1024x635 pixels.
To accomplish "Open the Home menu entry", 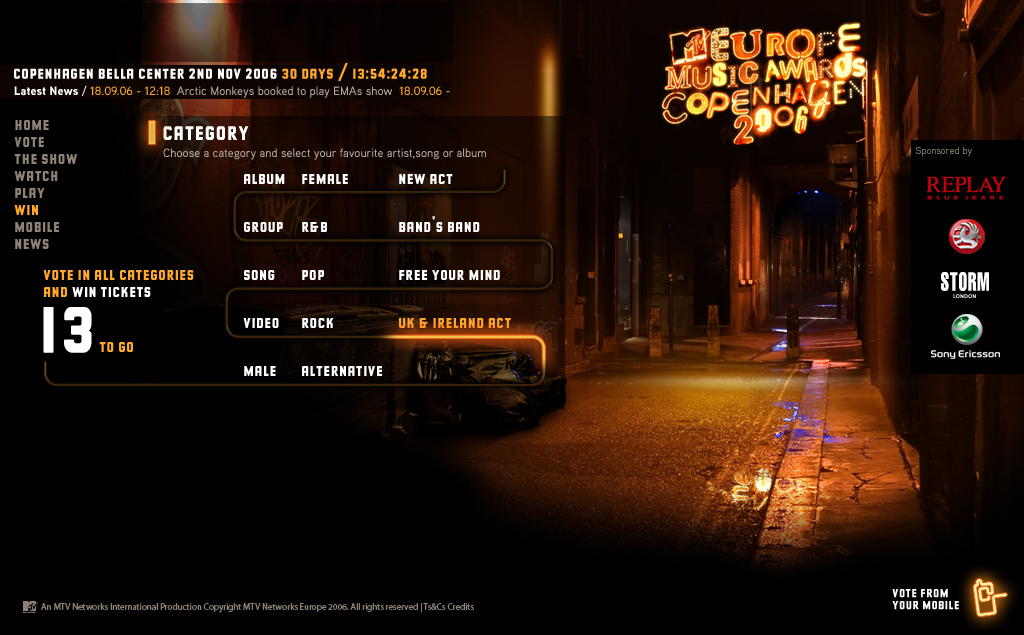I will coord(32,126).
